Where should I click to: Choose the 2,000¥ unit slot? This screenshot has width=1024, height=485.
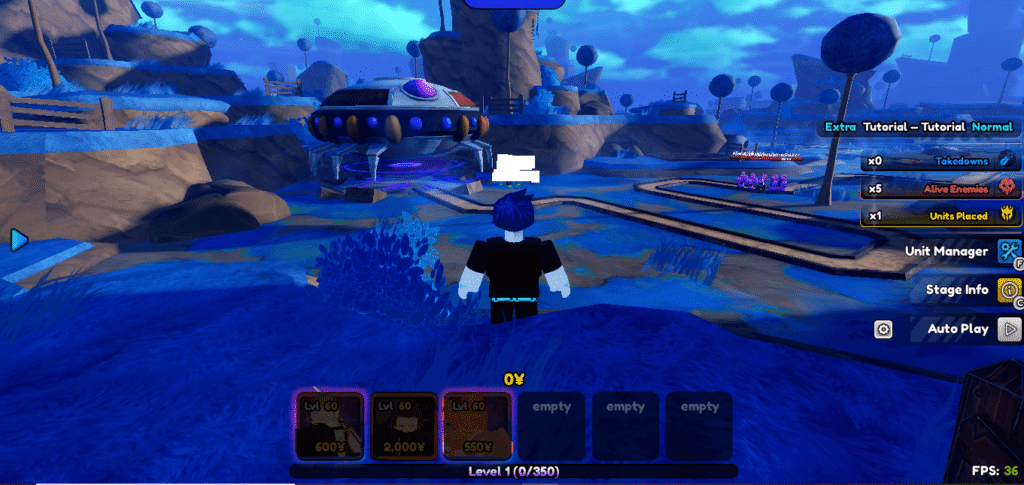(403, 425)
